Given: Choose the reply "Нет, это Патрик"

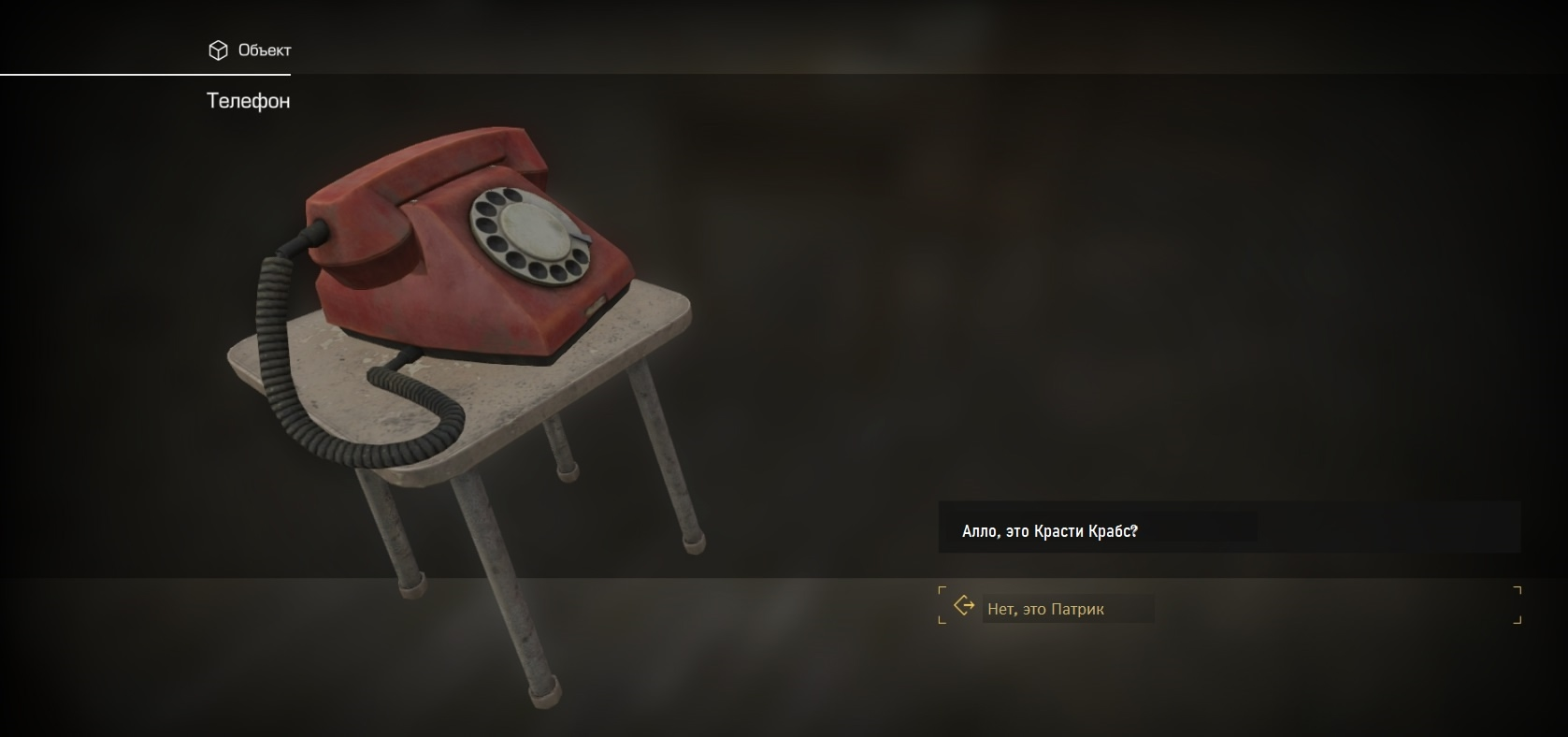Looking at the screenshot, I should pos(1046,609).
